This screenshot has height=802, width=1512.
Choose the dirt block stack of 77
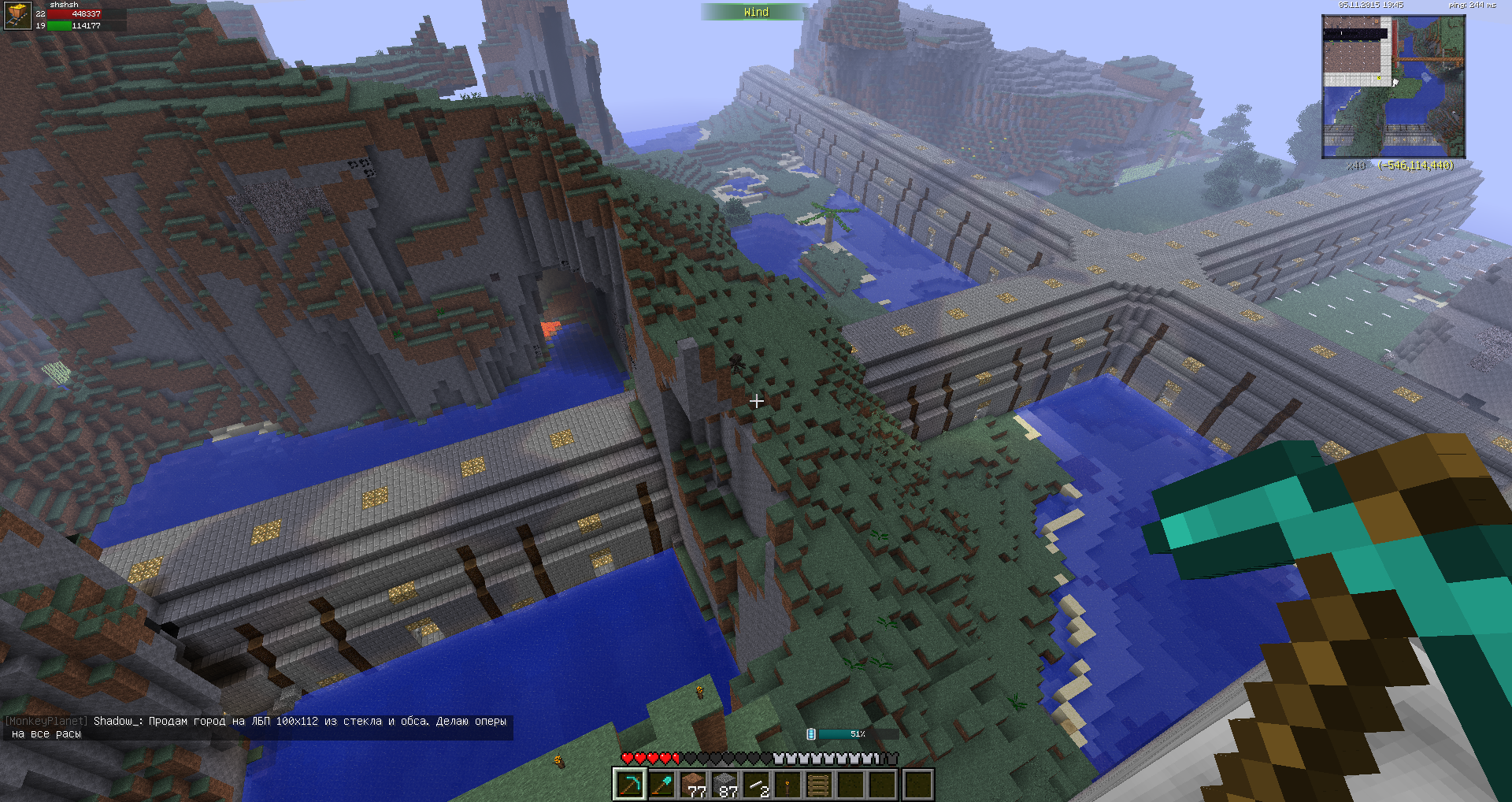click(x=694, y=785)
